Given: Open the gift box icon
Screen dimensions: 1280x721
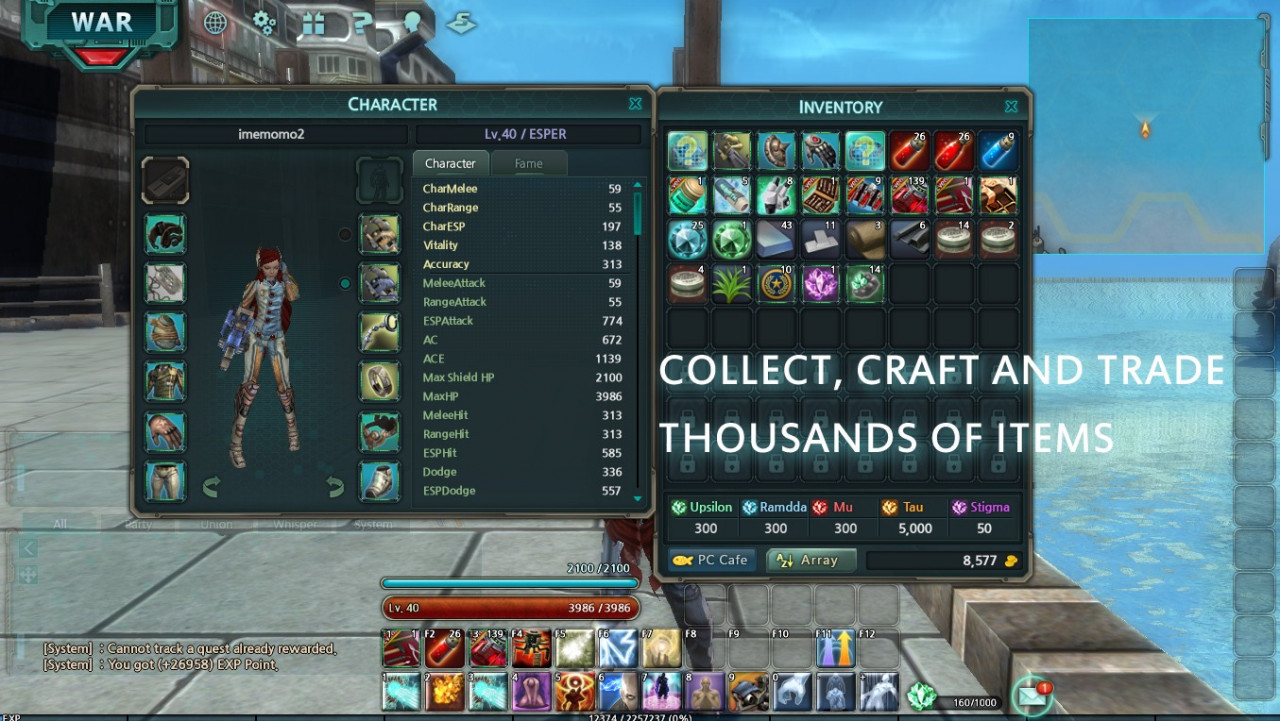Looking at the screenshot, I should 313,23.
